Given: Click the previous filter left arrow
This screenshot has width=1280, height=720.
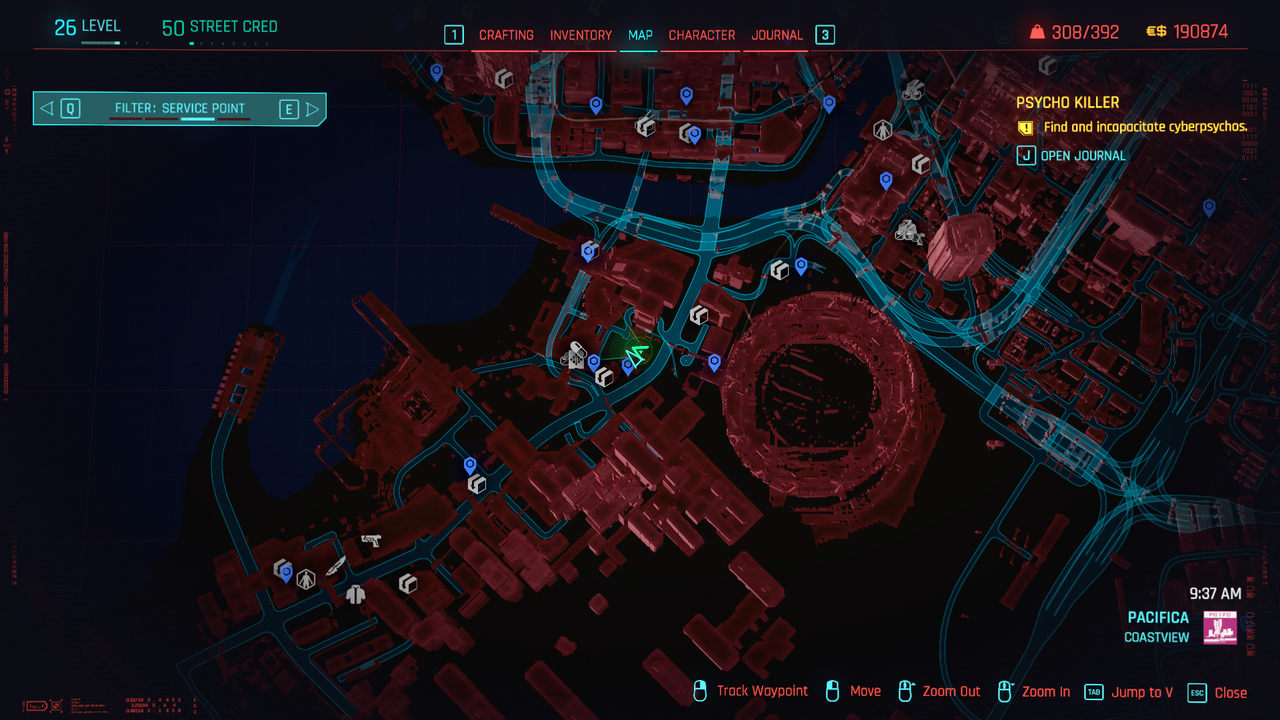Looking at the screenshot, I should (47, 109).
